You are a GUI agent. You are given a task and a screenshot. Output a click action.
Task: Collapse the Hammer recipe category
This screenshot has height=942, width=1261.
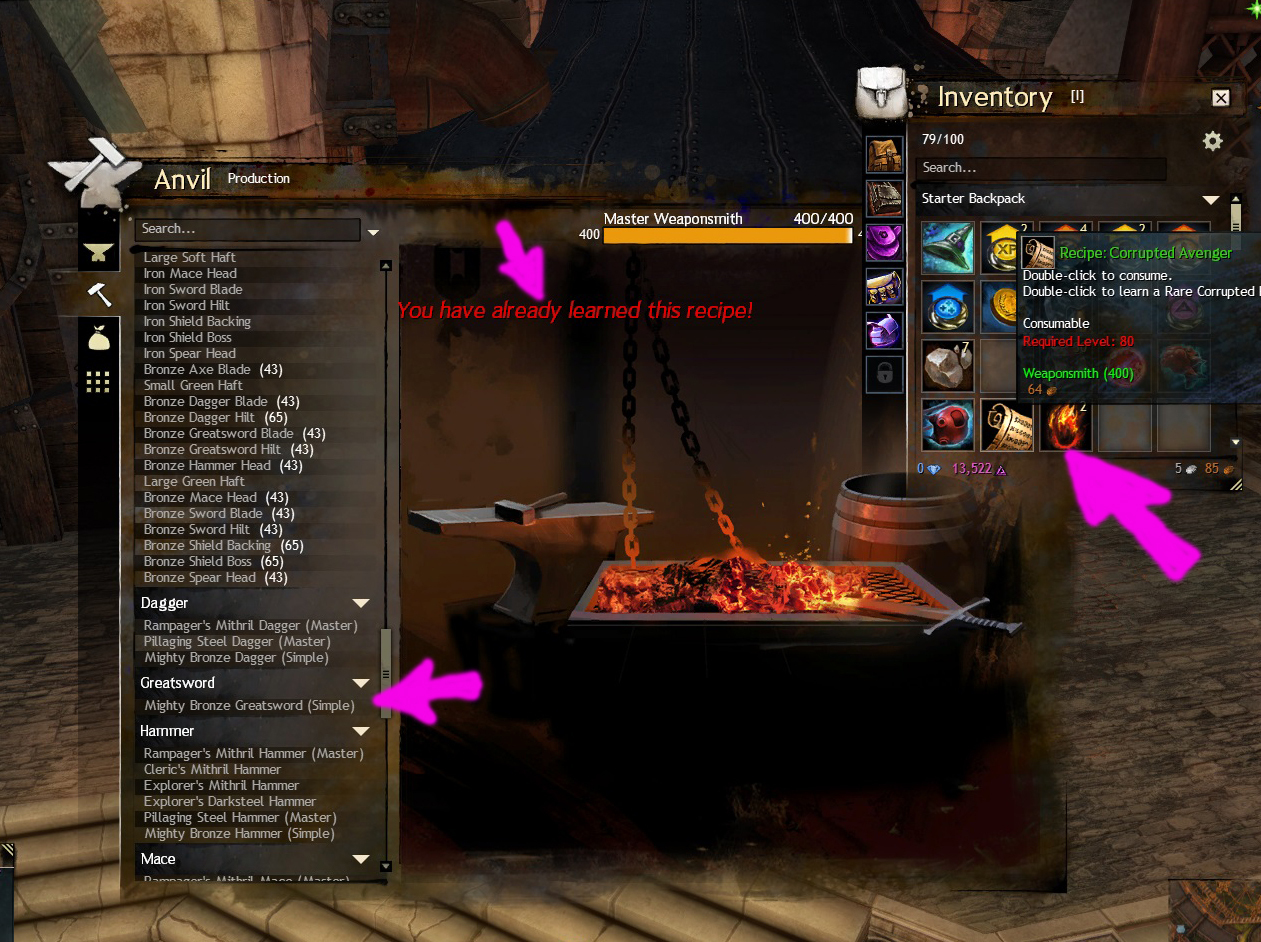pyautogui.click(x=361, y=731)
